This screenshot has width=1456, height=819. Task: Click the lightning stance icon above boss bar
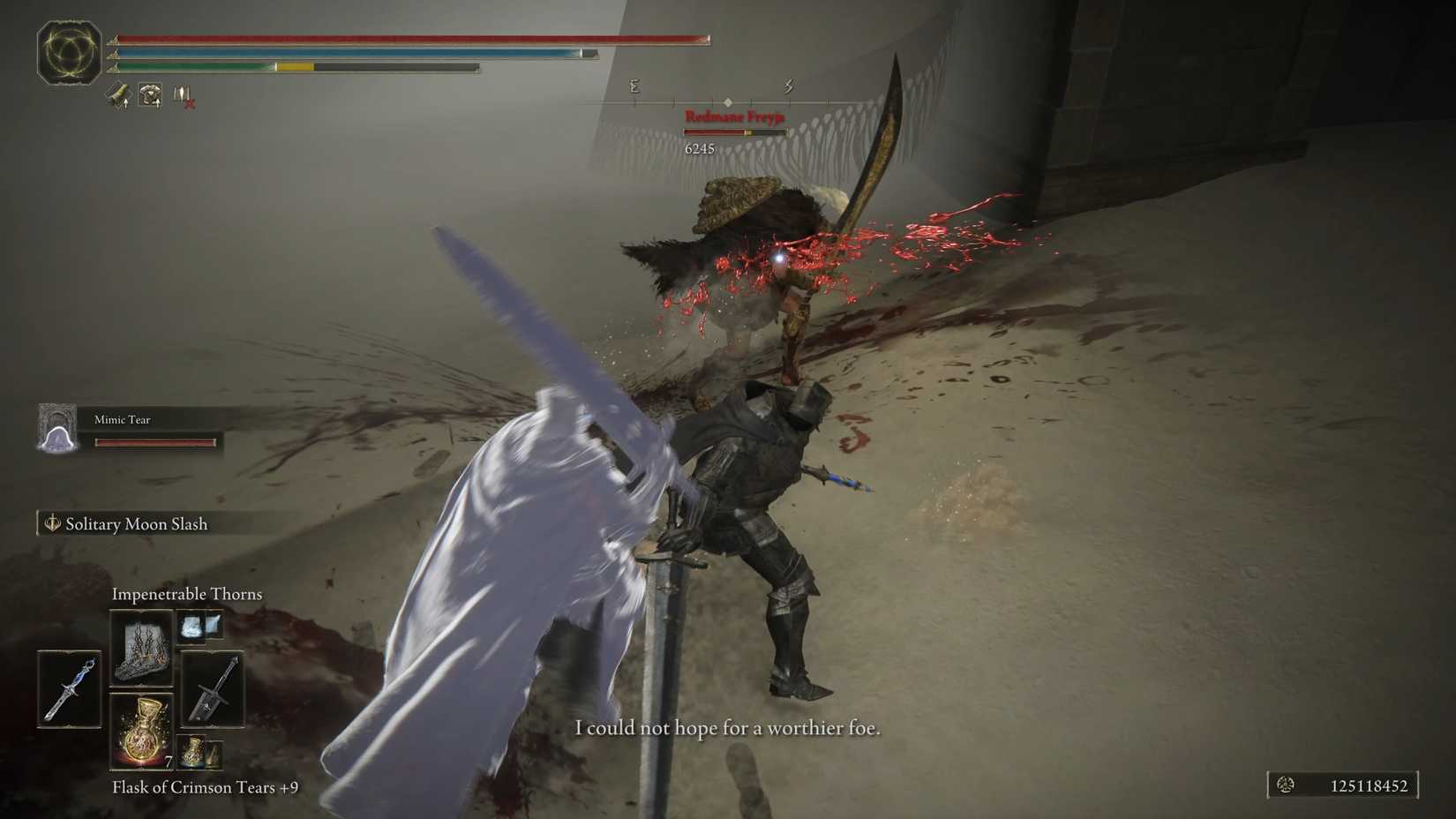click(786, 86)
